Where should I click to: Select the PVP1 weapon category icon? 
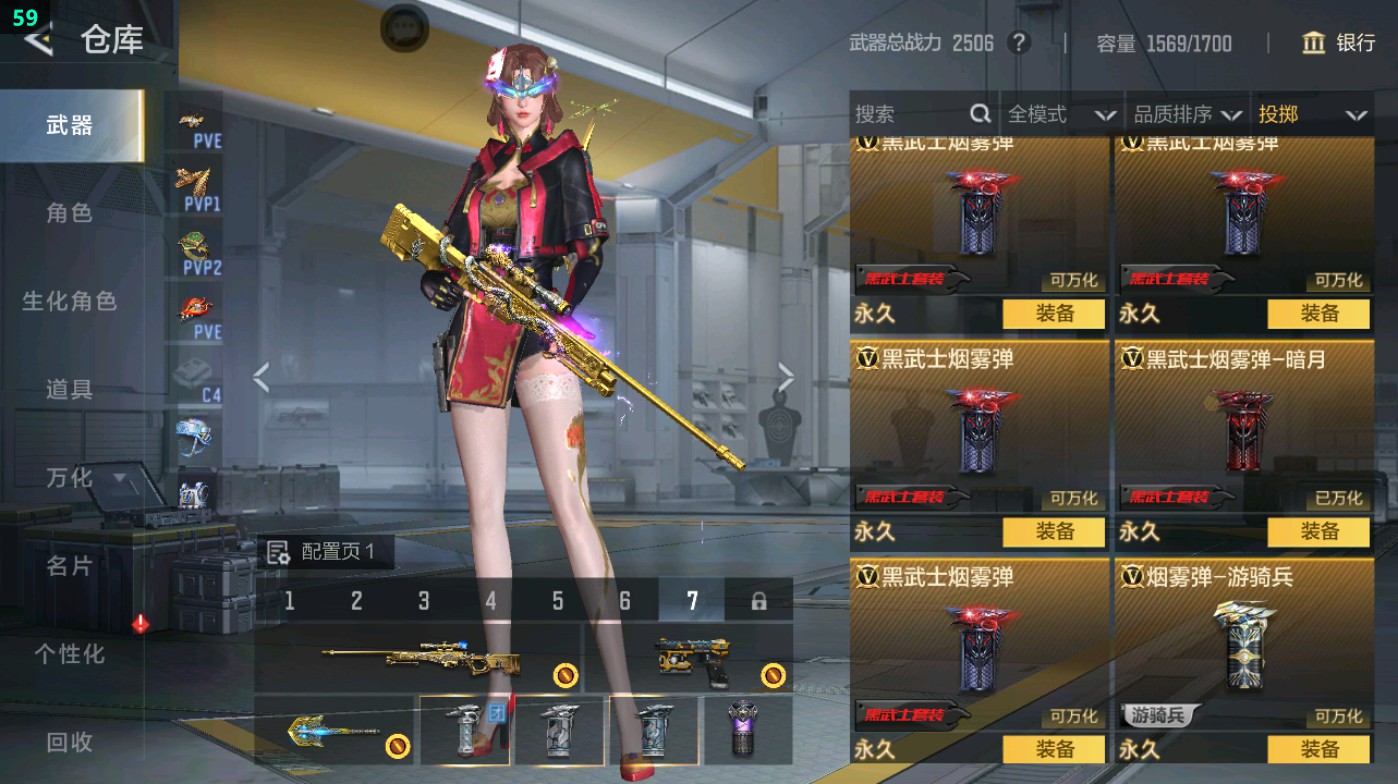197,185
